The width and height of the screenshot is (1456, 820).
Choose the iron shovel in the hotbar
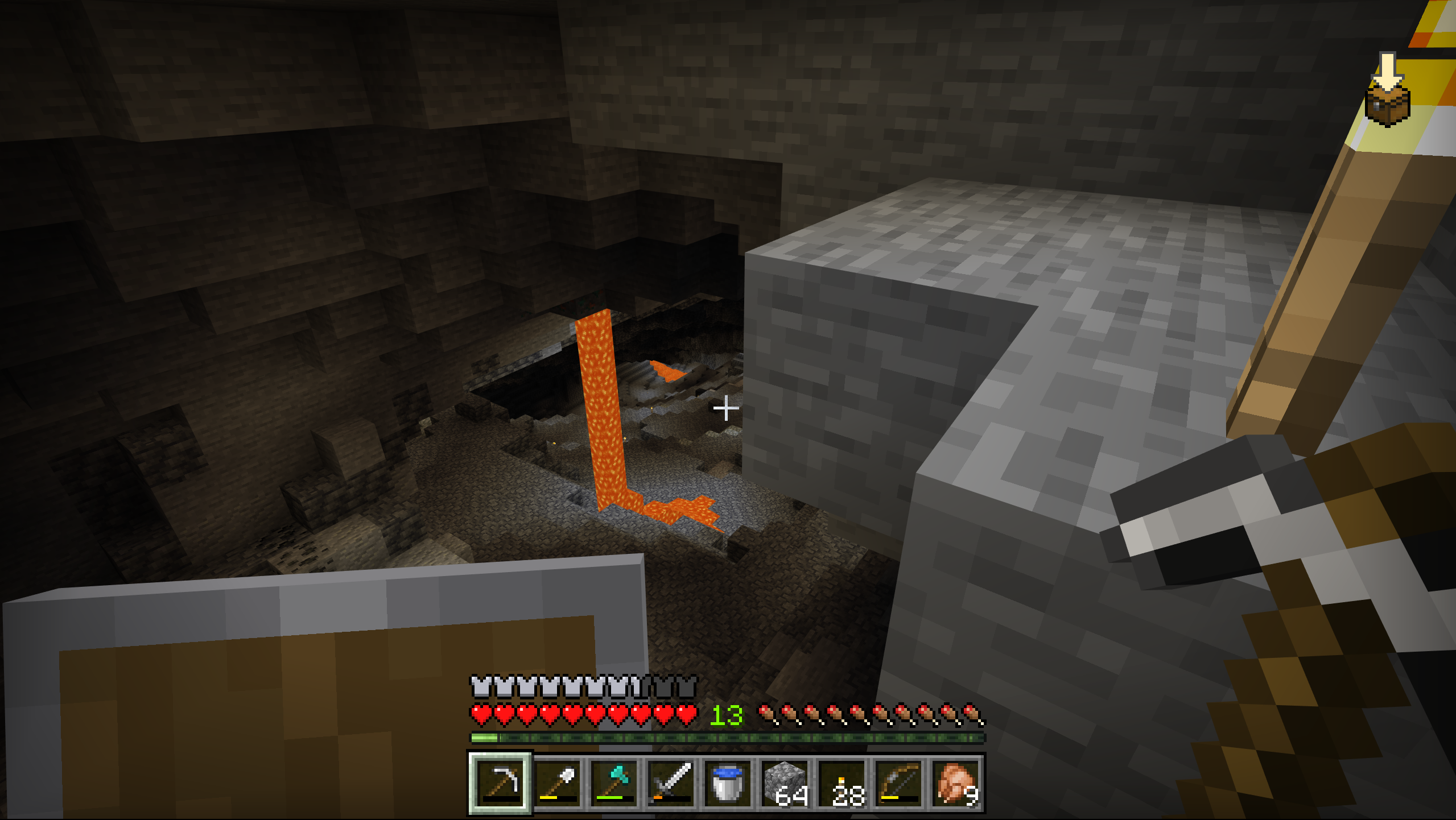click(557, 783)
